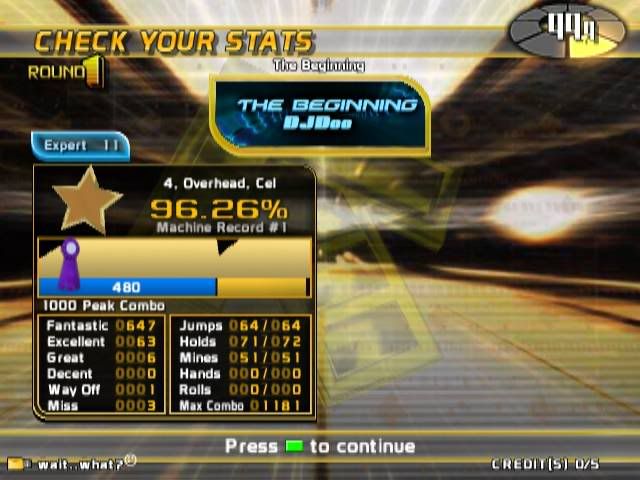Click the Expert 11 difficulty badge
Screen dimensions: 640x480
[x=80, y=146]
